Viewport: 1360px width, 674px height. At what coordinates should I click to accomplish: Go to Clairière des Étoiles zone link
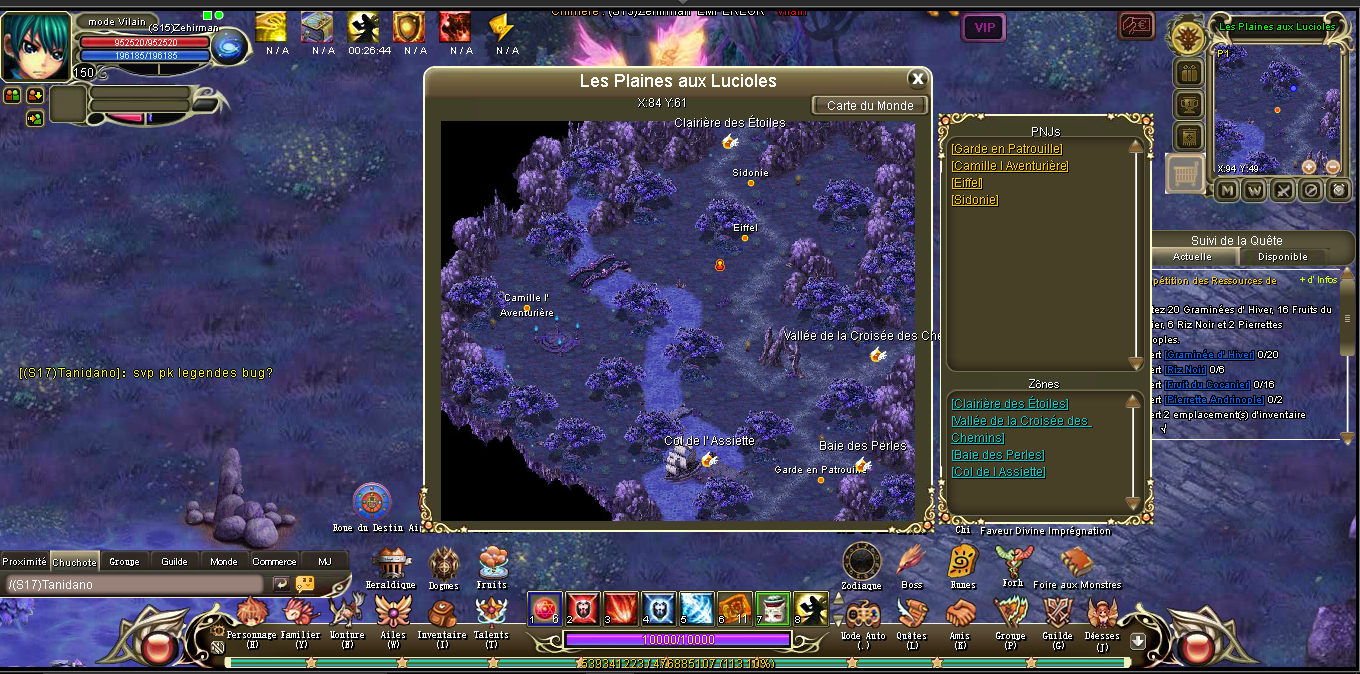pos(1009,404)
